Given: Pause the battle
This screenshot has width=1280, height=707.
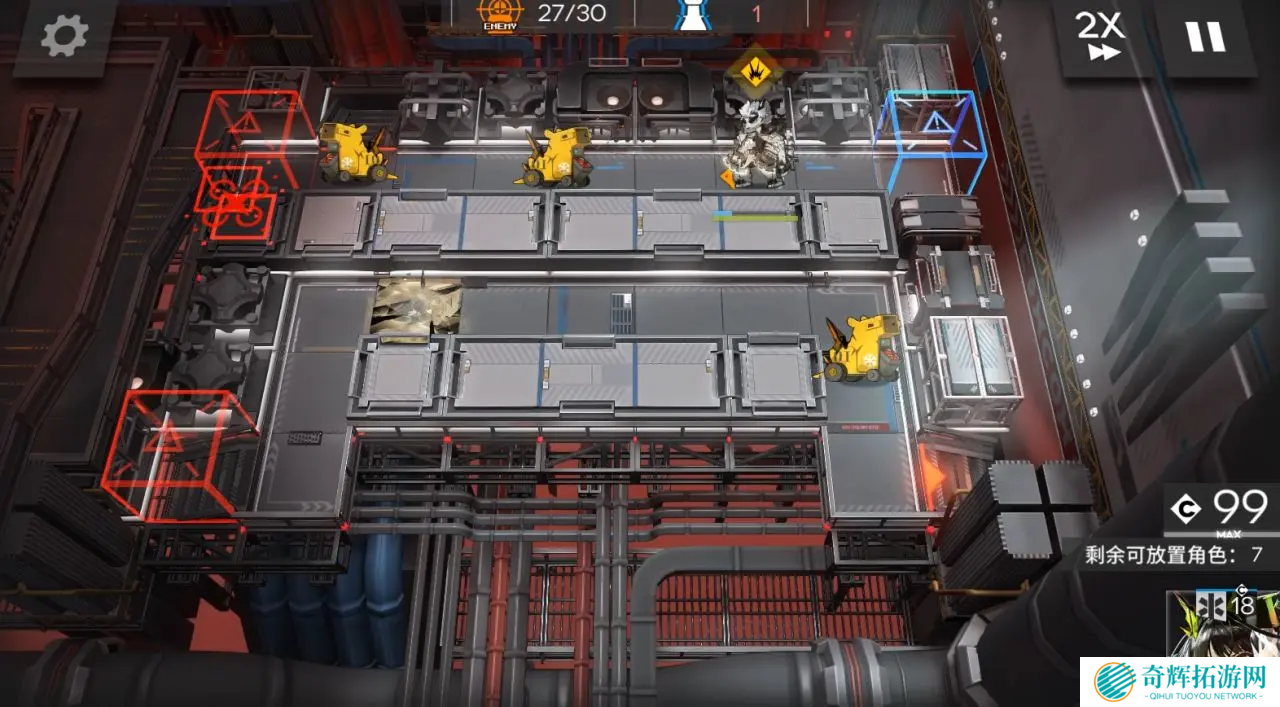Looking at the screenshot, I should (x=1205, y=37).
